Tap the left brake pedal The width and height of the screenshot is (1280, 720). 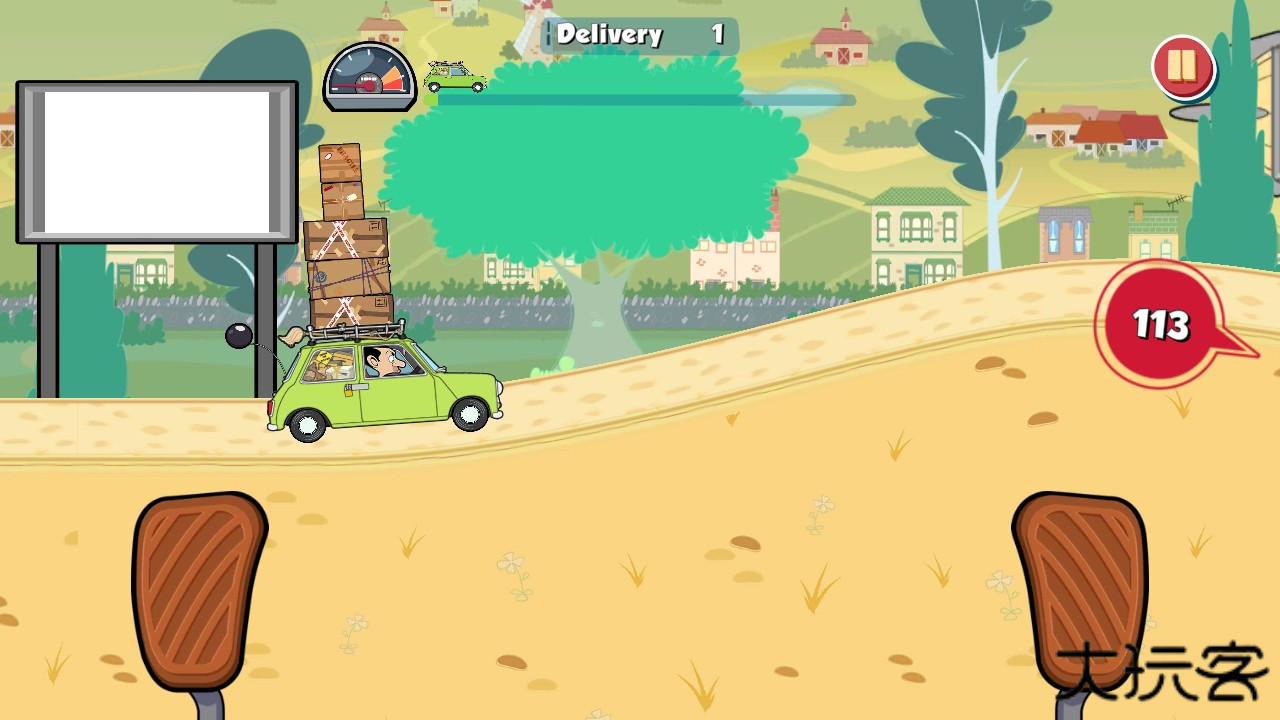pos(198,588)
